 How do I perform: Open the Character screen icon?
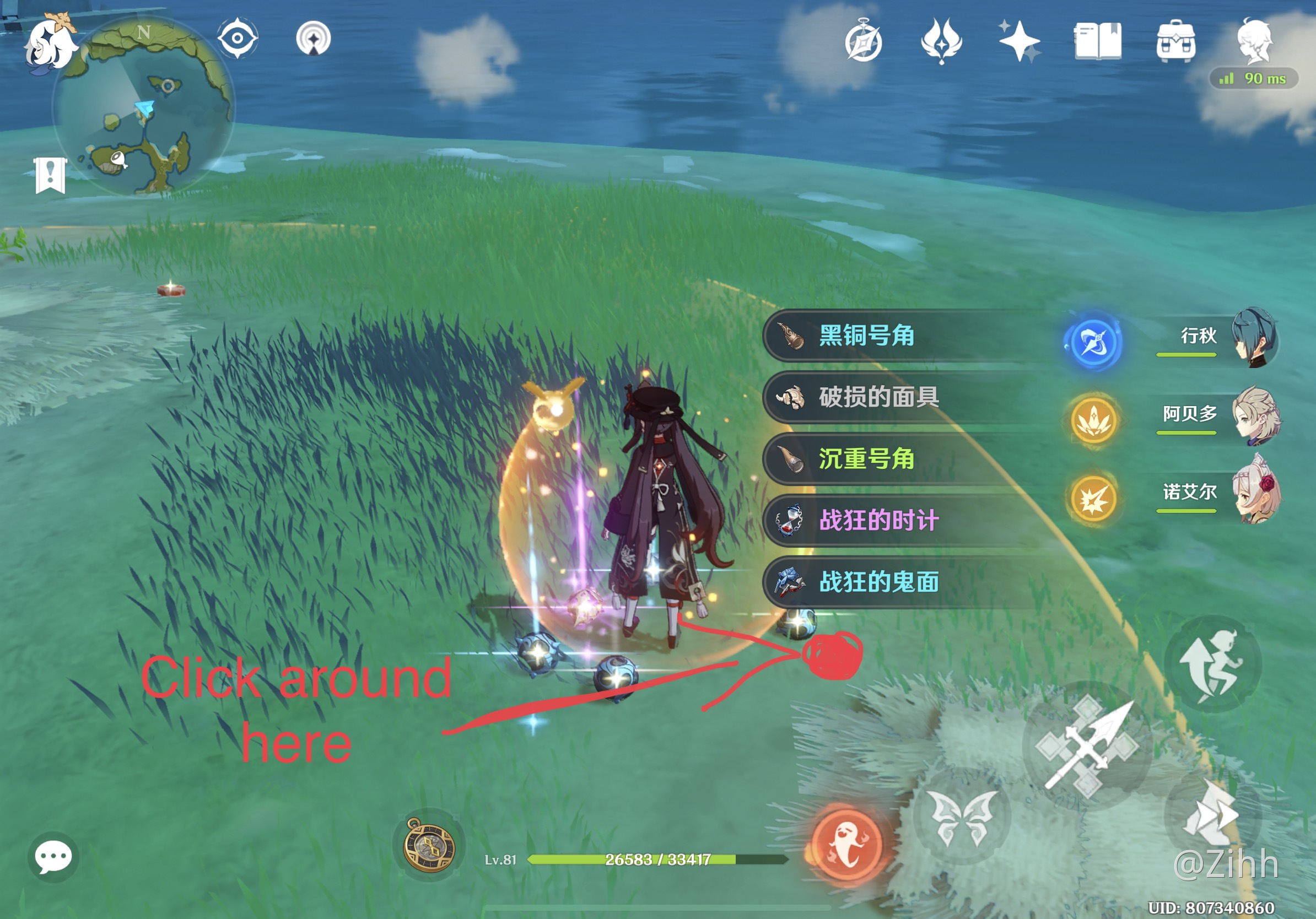1255,40
